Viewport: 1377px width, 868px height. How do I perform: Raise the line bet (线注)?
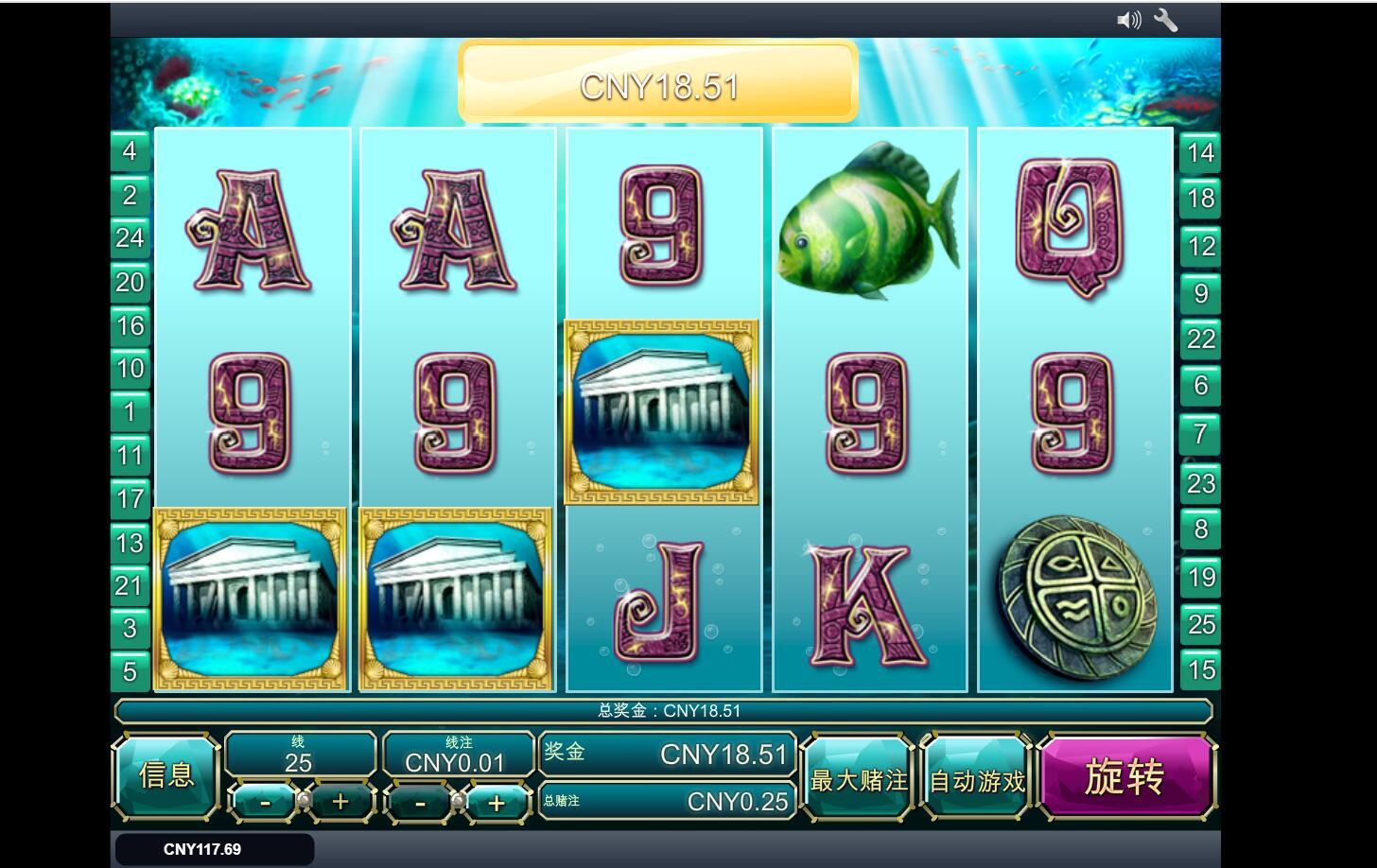point(496,804)
